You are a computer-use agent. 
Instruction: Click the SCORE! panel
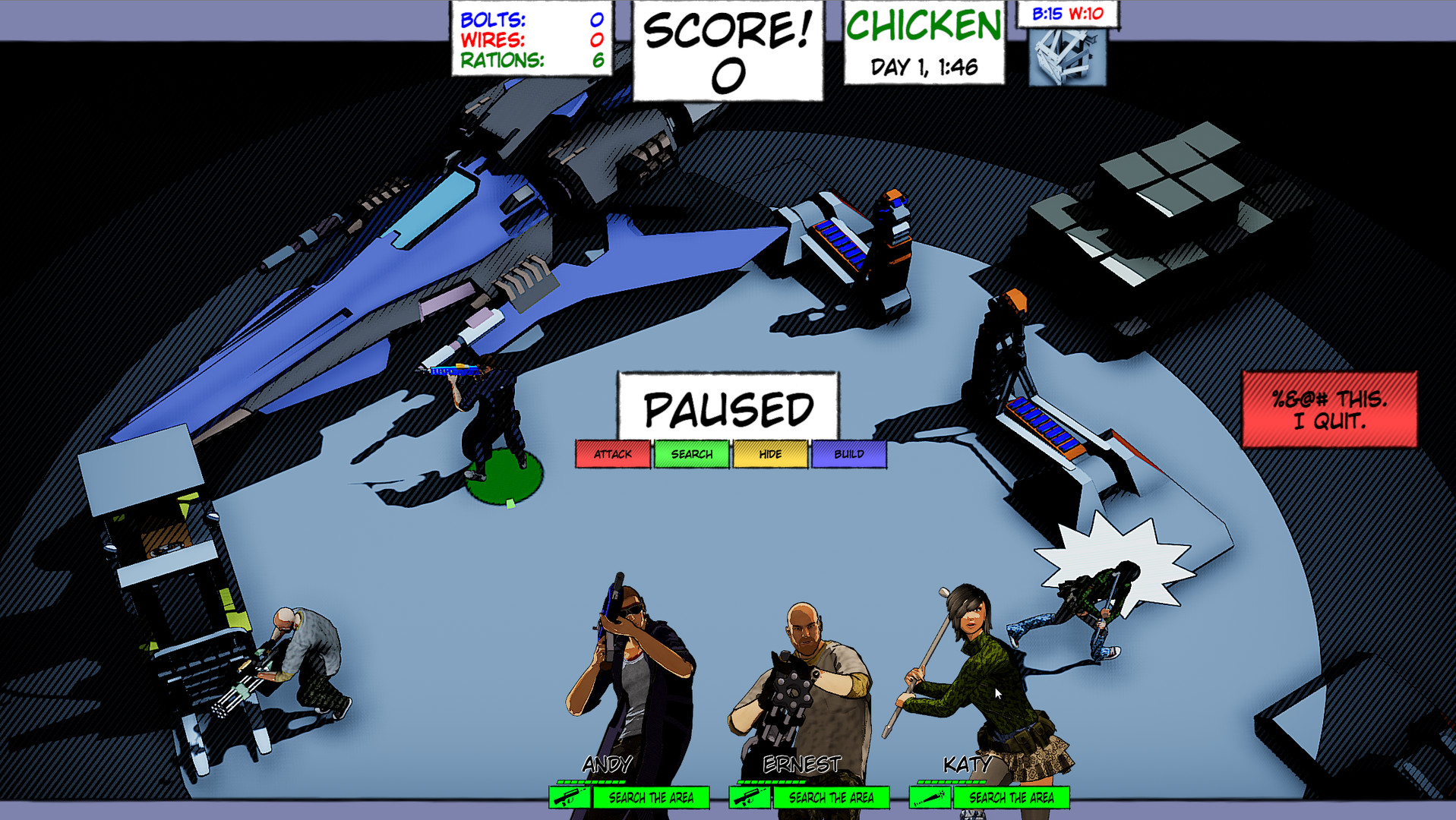[726, 48]
